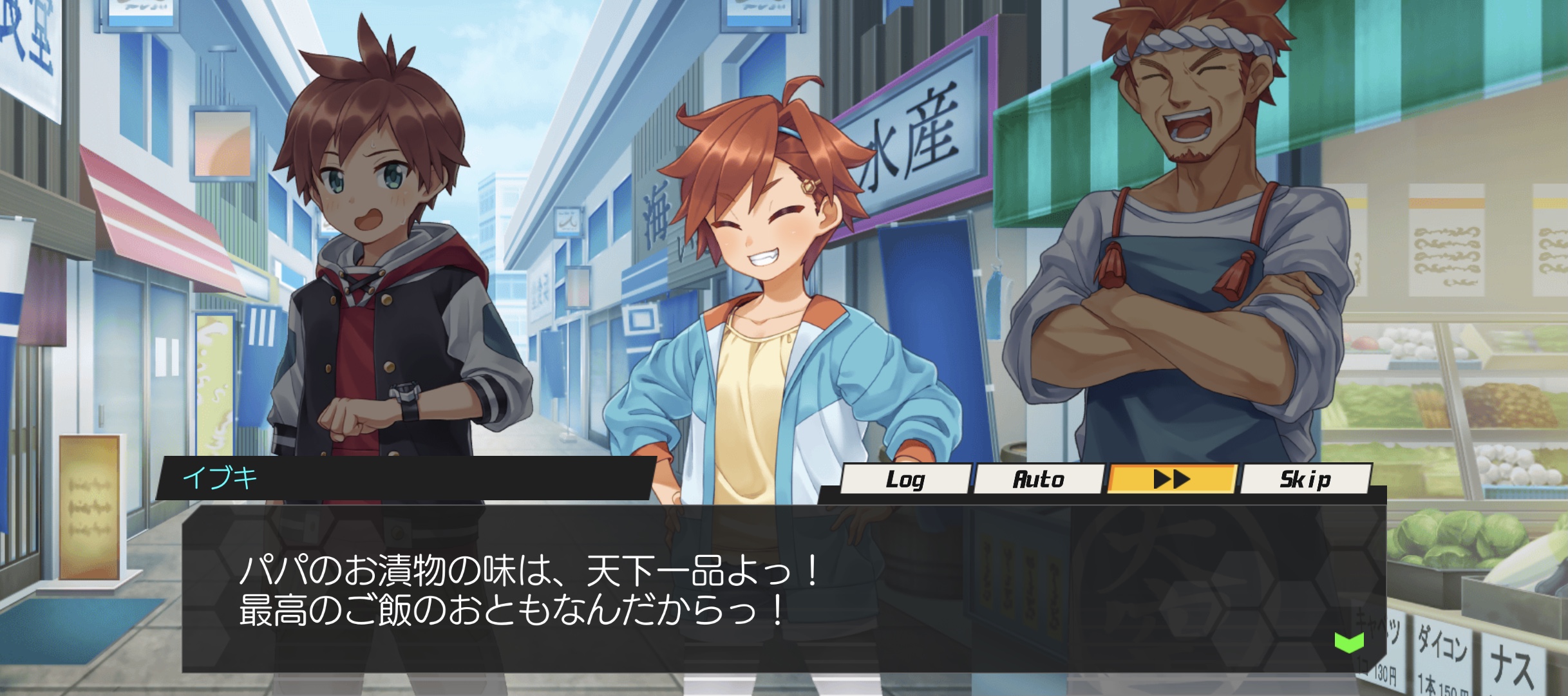The width and height of the screenshot is (1568, 696).
Task: Advance dialogue with the green arrow
Action: tap(1349, 642)
